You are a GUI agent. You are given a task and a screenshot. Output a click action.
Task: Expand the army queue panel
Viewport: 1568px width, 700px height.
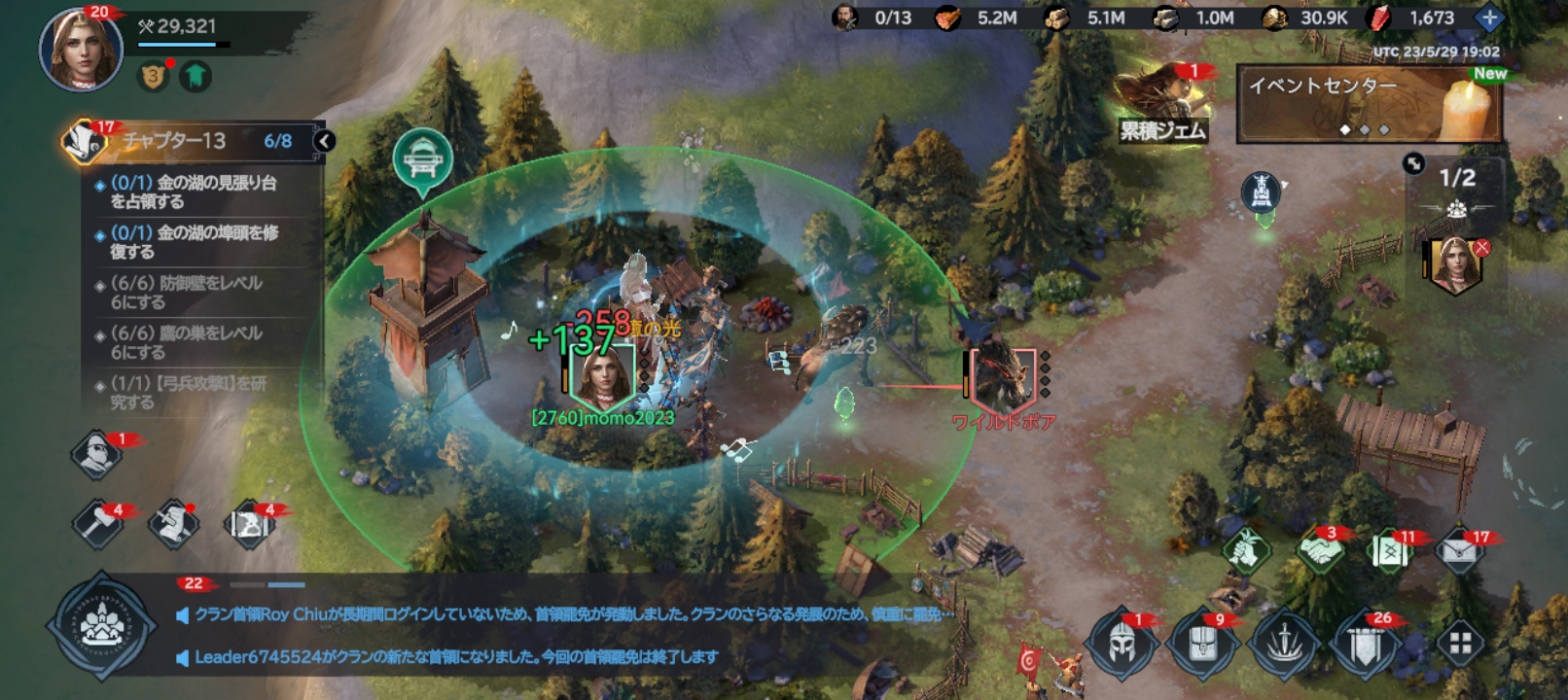pyautogui.click(x=1413, y=163)
